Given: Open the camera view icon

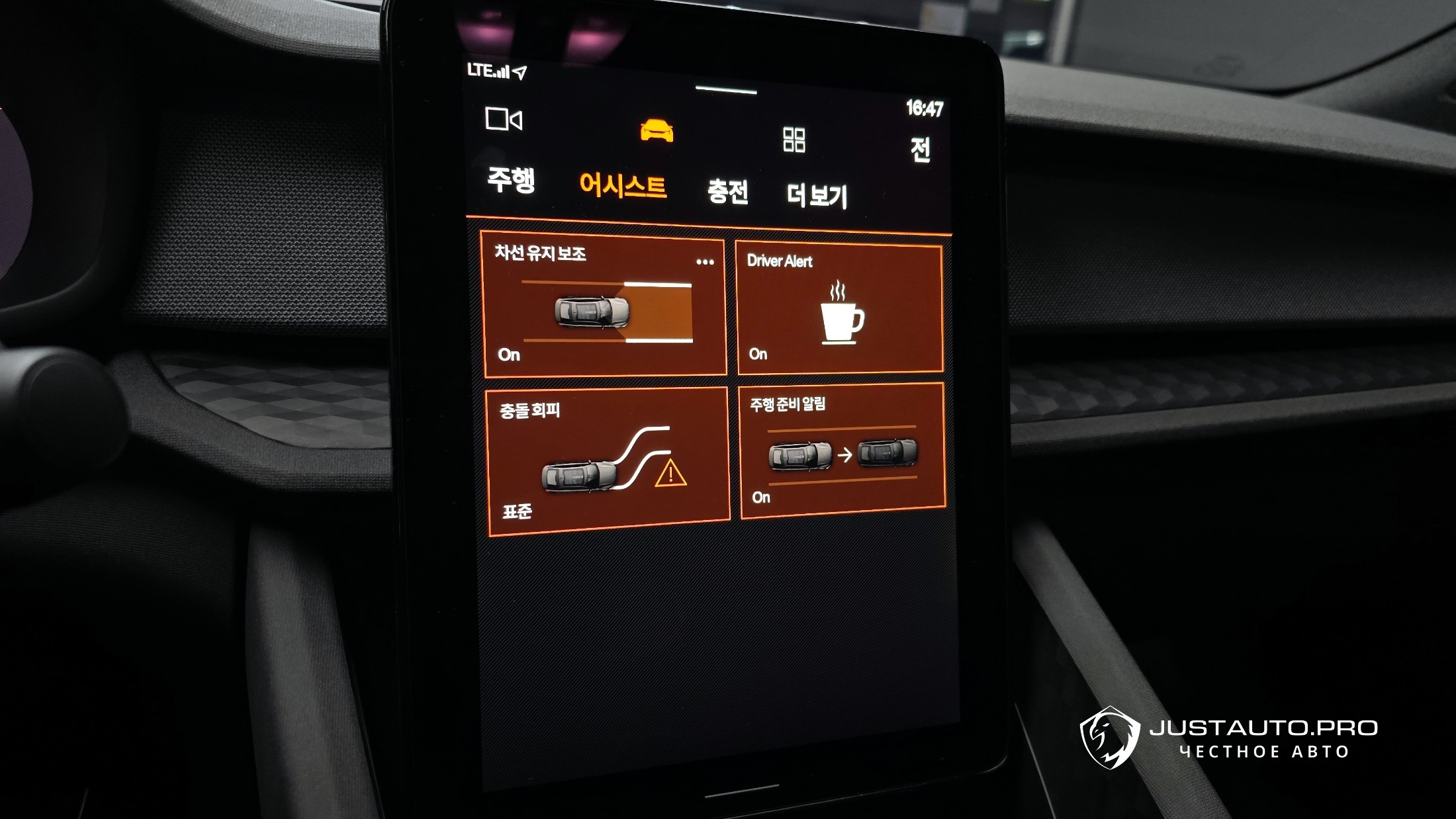Looking at the screenshot, I should [x=504, y=120].
